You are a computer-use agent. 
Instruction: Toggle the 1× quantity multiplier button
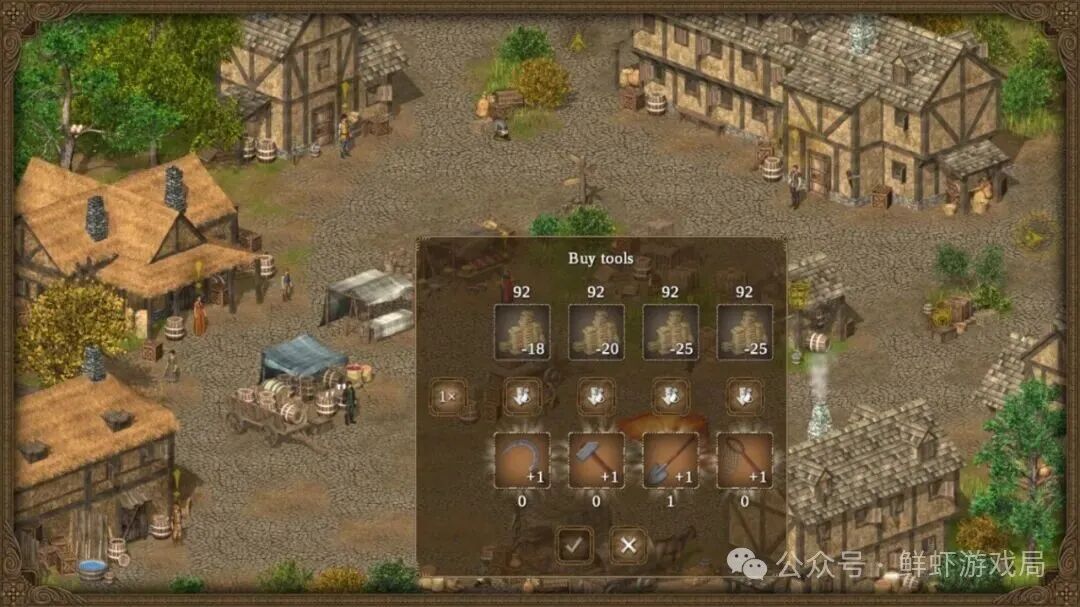(x=446, y=397)
